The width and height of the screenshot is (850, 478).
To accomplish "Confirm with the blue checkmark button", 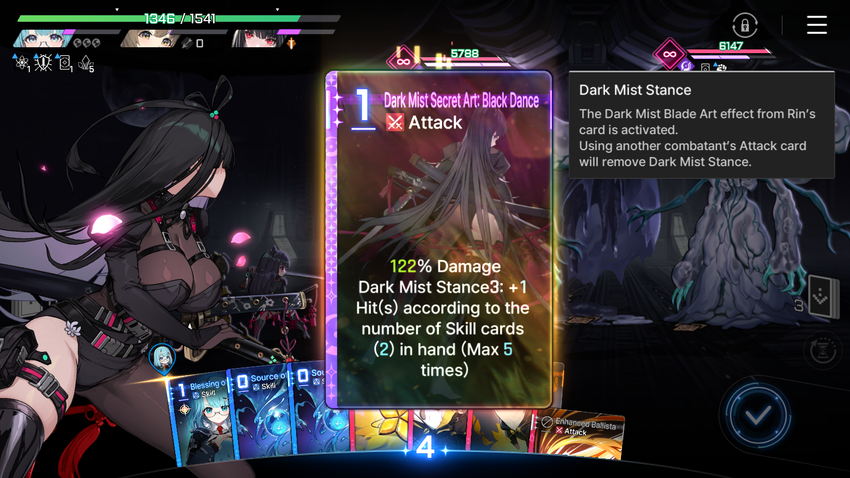I will click(x=757, y=413).
